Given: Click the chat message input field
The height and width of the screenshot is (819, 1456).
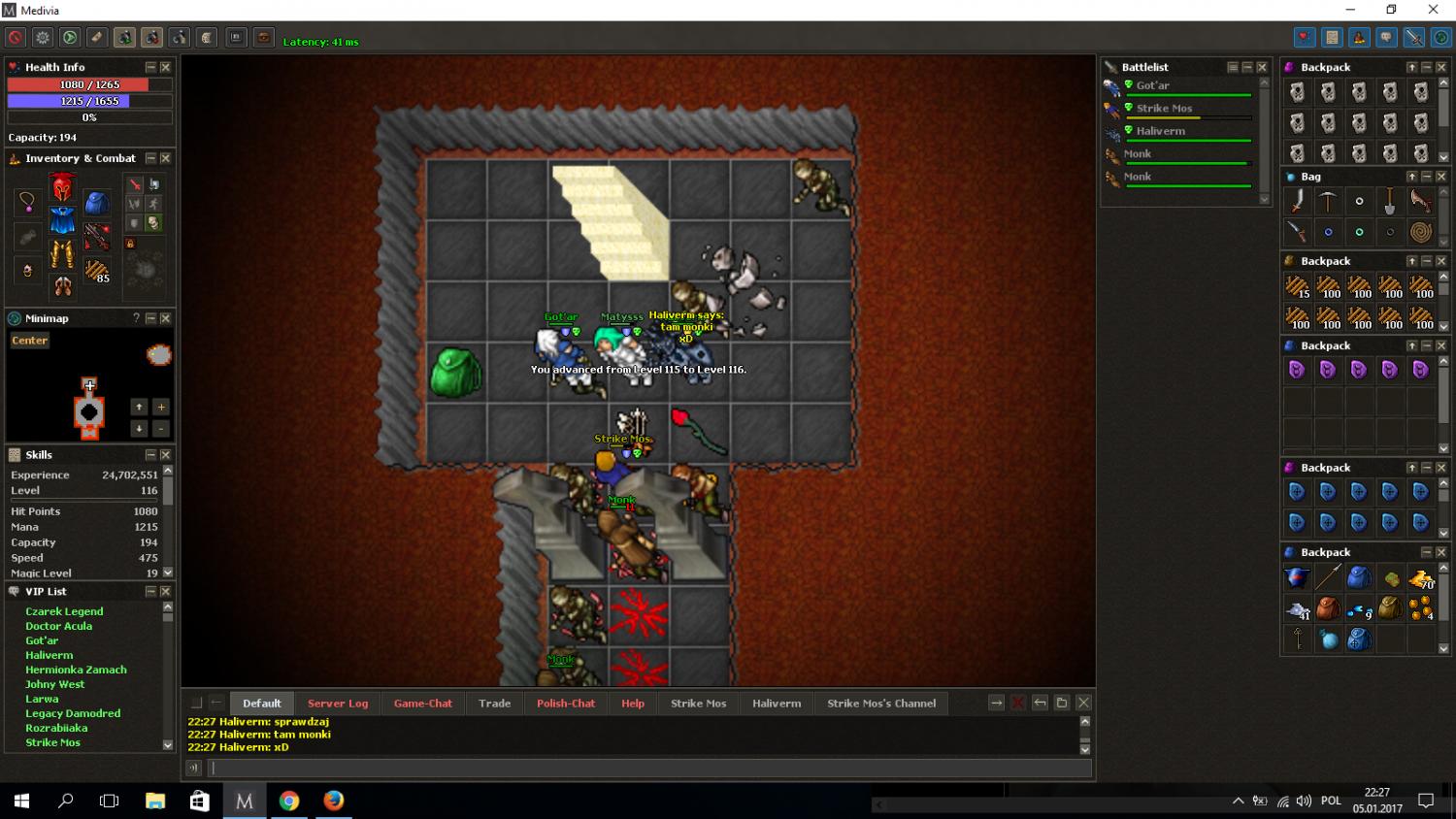Looking at the screenshot, I should click(x=650, y=768).
